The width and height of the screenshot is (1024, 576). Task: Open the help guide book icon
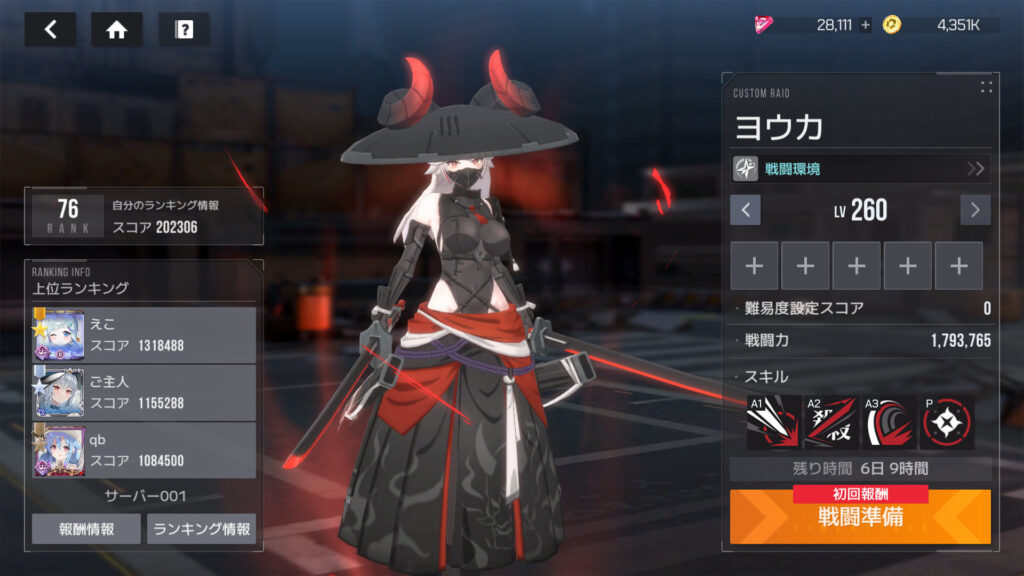tap(184, 30)
